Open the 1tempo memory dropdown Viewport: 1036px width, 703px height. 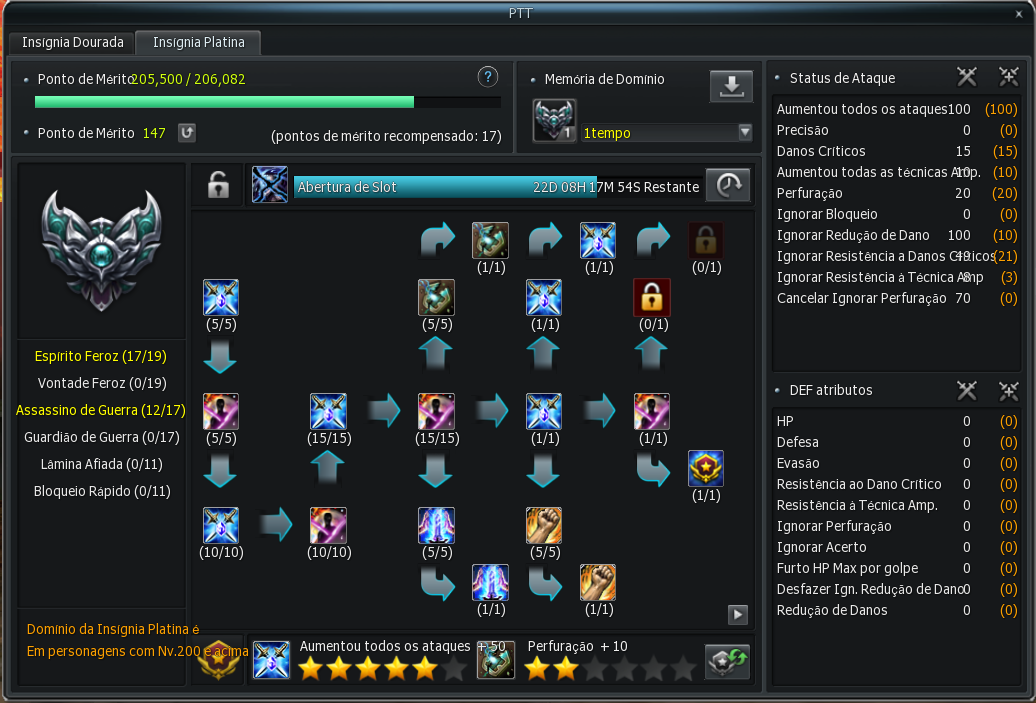(x=744, y=133)
